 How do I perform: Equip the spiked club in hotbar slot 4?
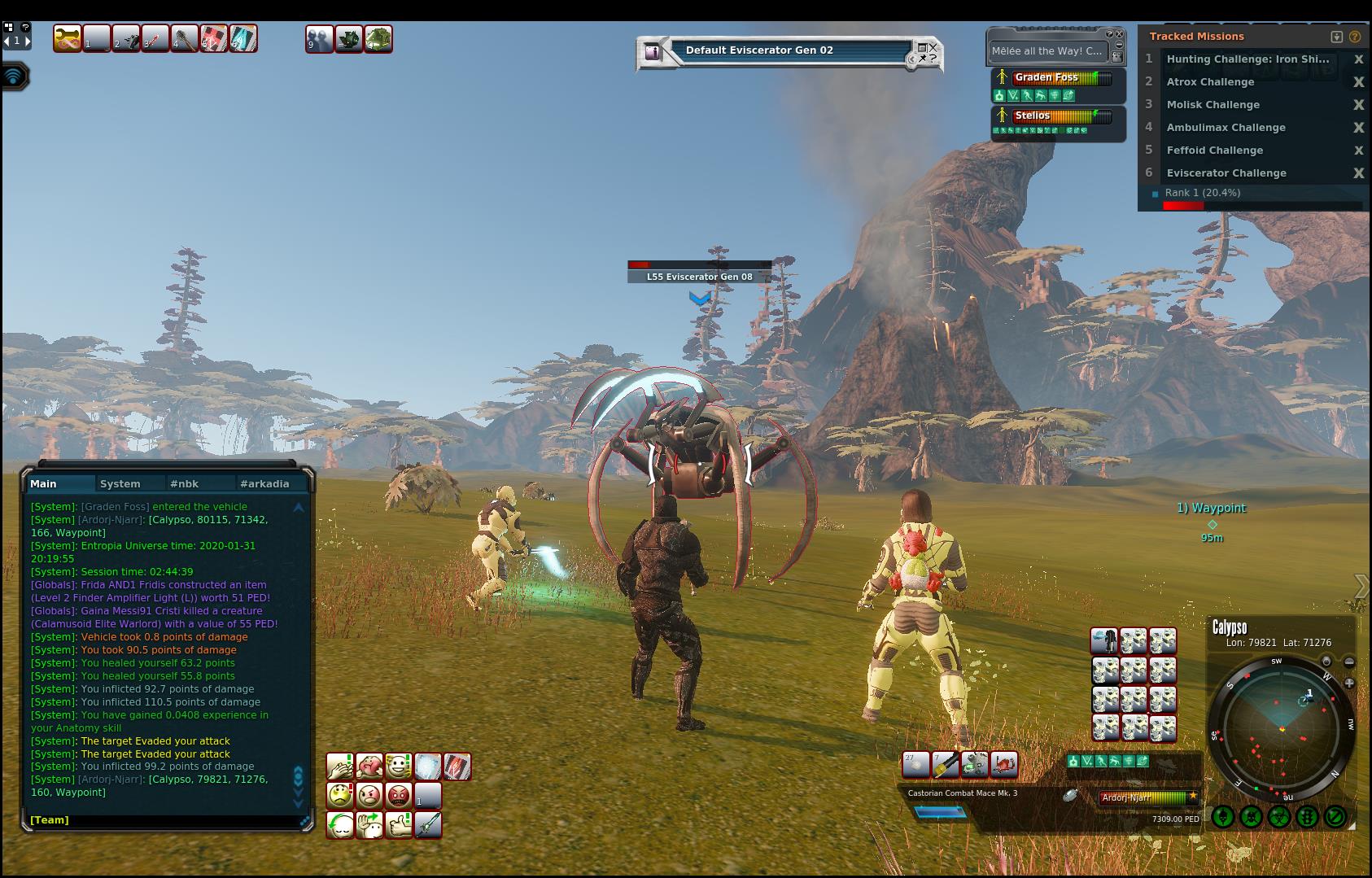click(x=185, y=38)
